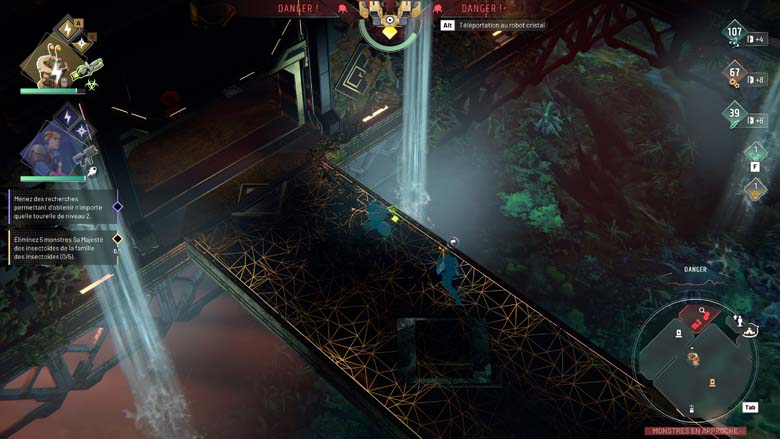Click the orange marker on the minimap
780x439 pixels.
pyautogui.click(x=712, y=382)
